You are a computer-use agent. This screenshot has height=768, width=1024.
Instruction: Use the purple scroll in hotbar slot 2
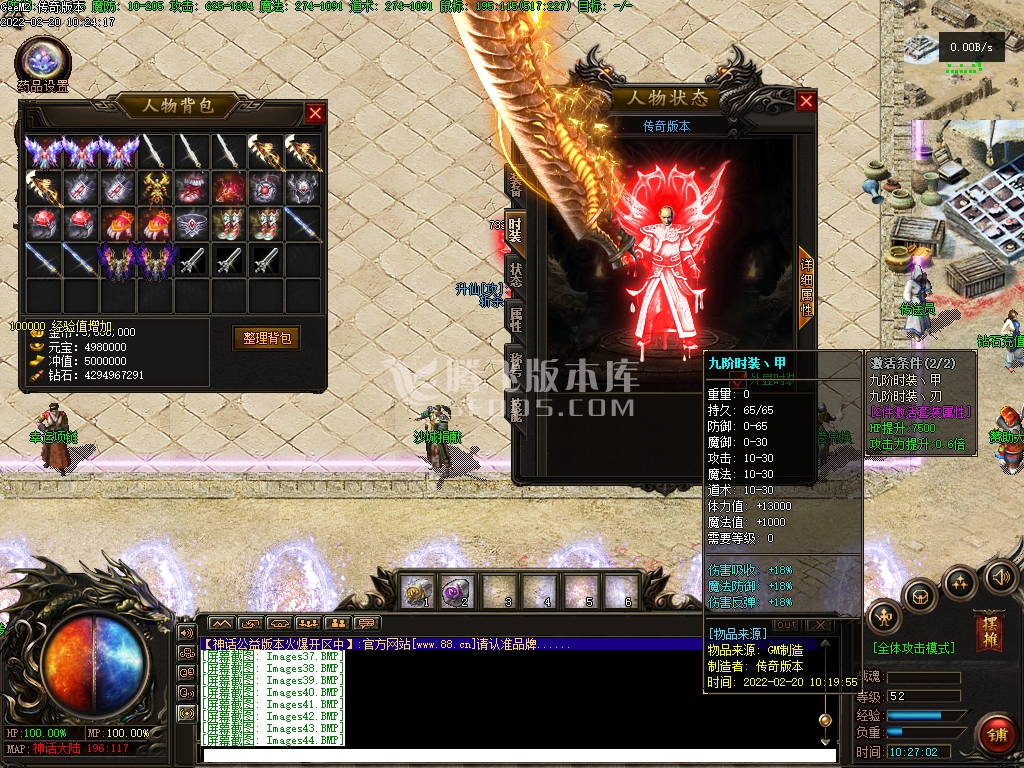457,592
